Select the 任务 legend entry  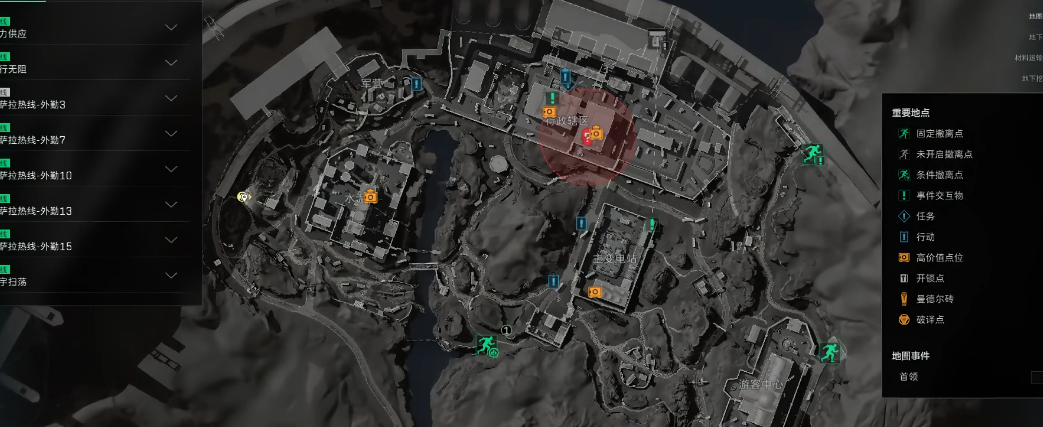[x=925, y=216]
